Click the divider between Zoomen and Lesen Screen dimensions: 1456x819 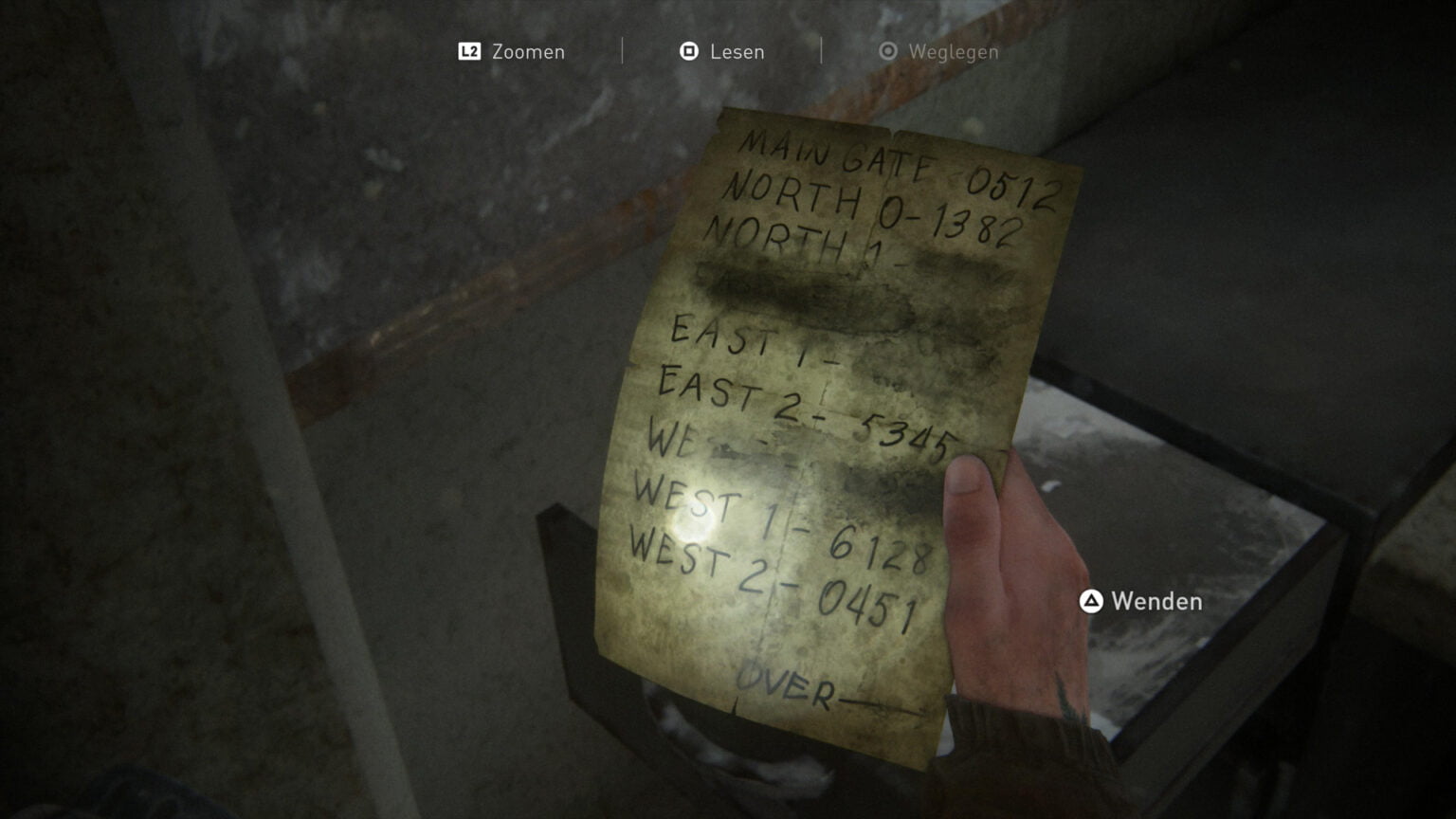coord(623,52)
